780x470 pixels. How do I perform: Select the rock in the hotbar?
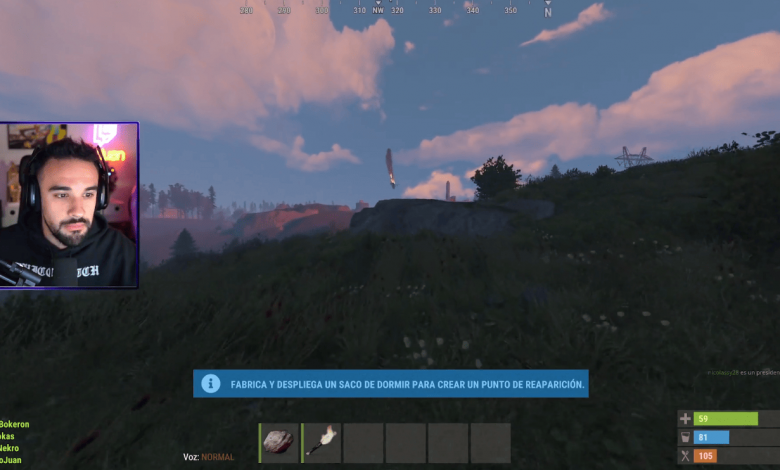click(x=280, y=443)
